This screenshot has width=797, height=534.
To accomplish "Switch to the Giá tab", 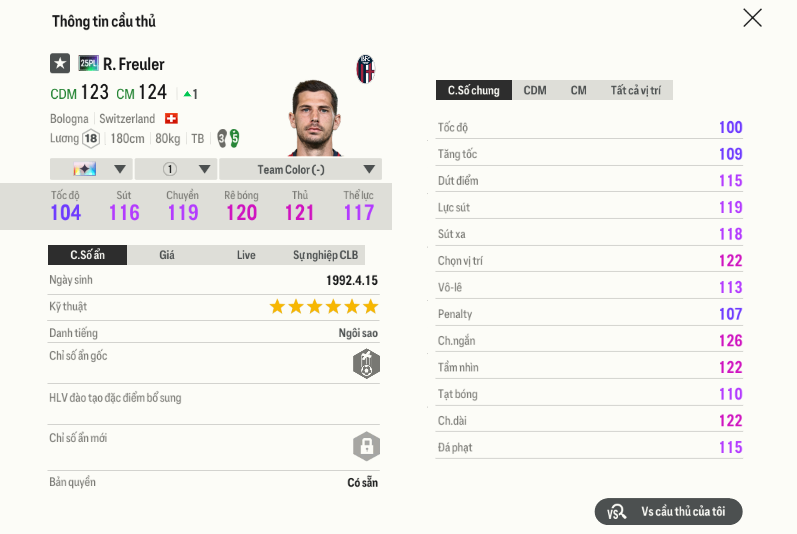I will point(167,255).
